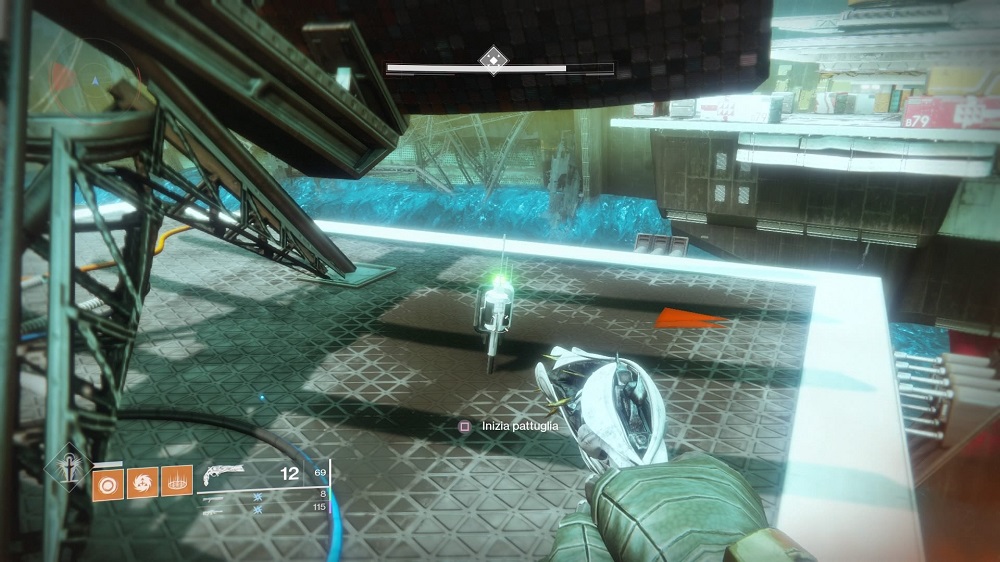Activate the class ability rift icon

177,482
